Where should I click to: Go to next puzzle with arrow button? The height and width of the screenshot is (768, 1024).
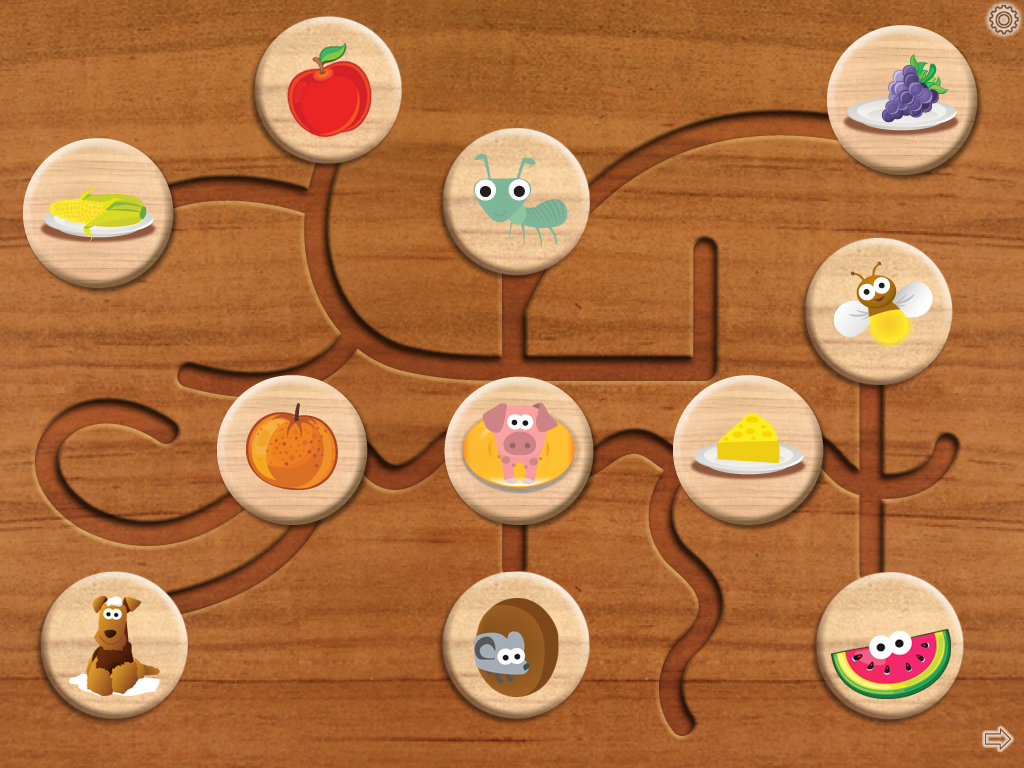(x=997, y=739)
